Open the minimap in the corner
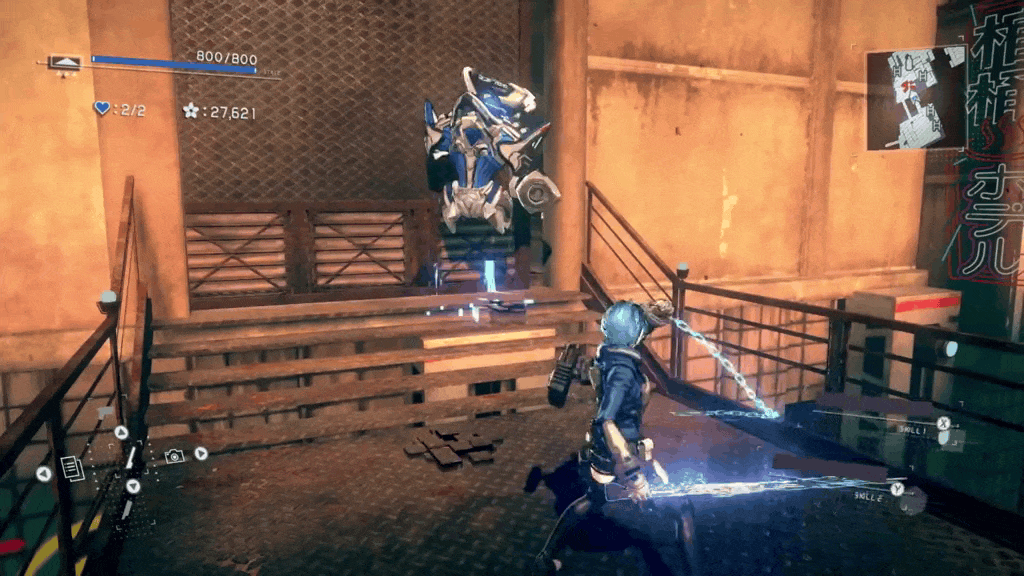Image resolution: width=1024 pixels, height=576 pixels. point(915,97)
